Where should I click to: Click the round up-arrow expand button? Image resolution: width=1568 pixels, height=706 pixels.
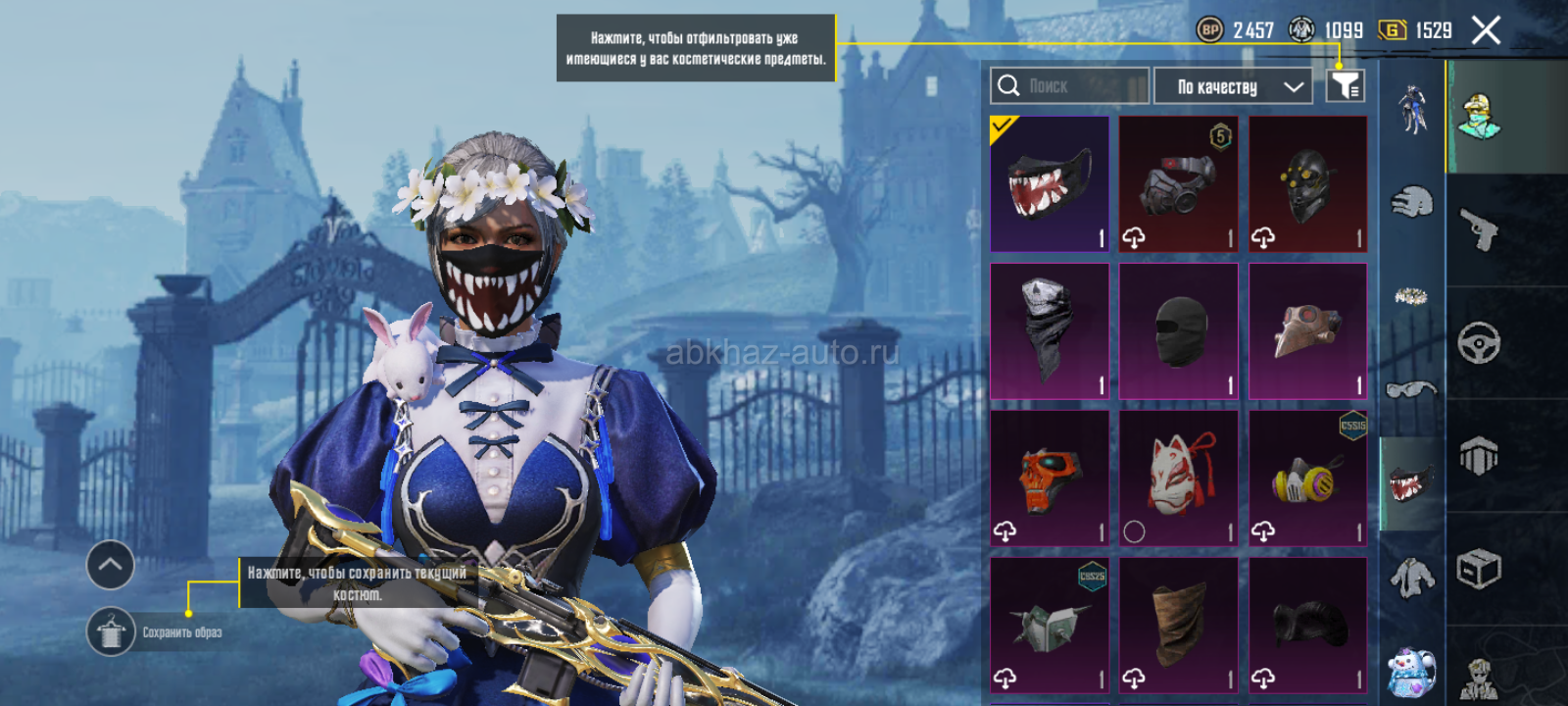tap(111, 565)
